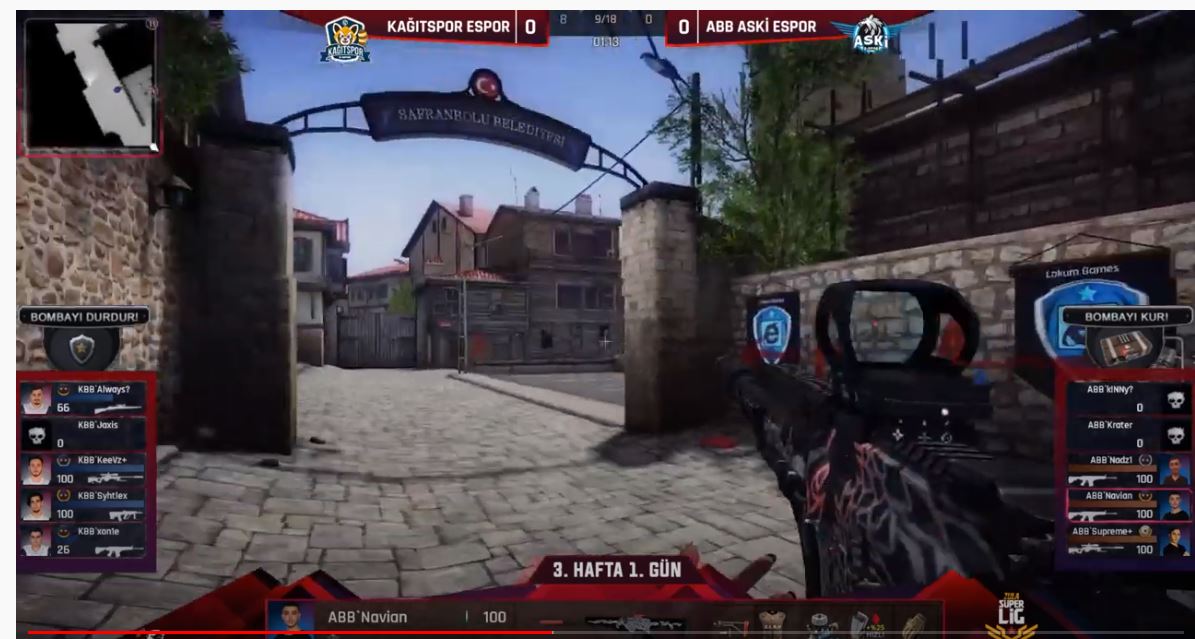
Task: Click the primary rifle in the loadout bar
Action: [634, 624]
